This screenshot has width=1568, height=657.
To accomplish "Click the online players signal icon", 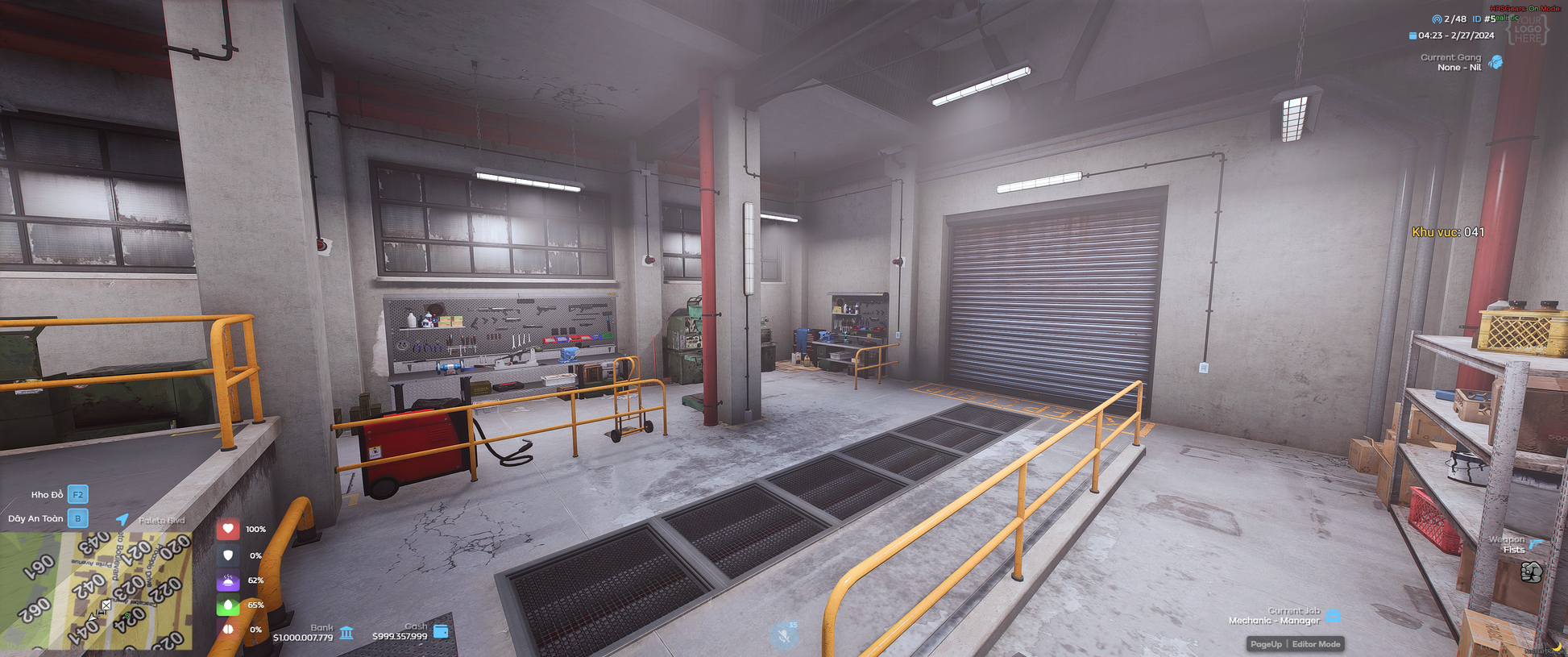I will click(x=1437, y=19).
